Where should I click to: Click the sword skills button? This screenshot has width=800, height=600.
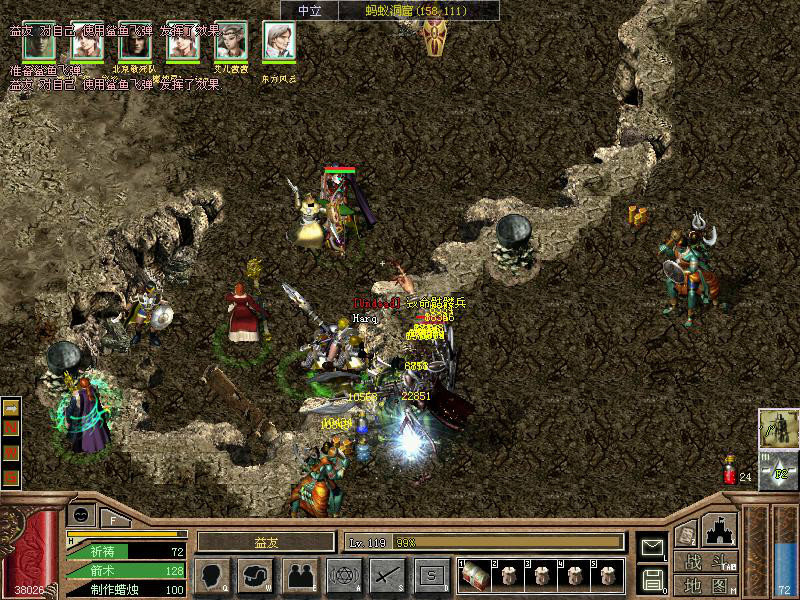pyautogui.click(x=387, y=575)
